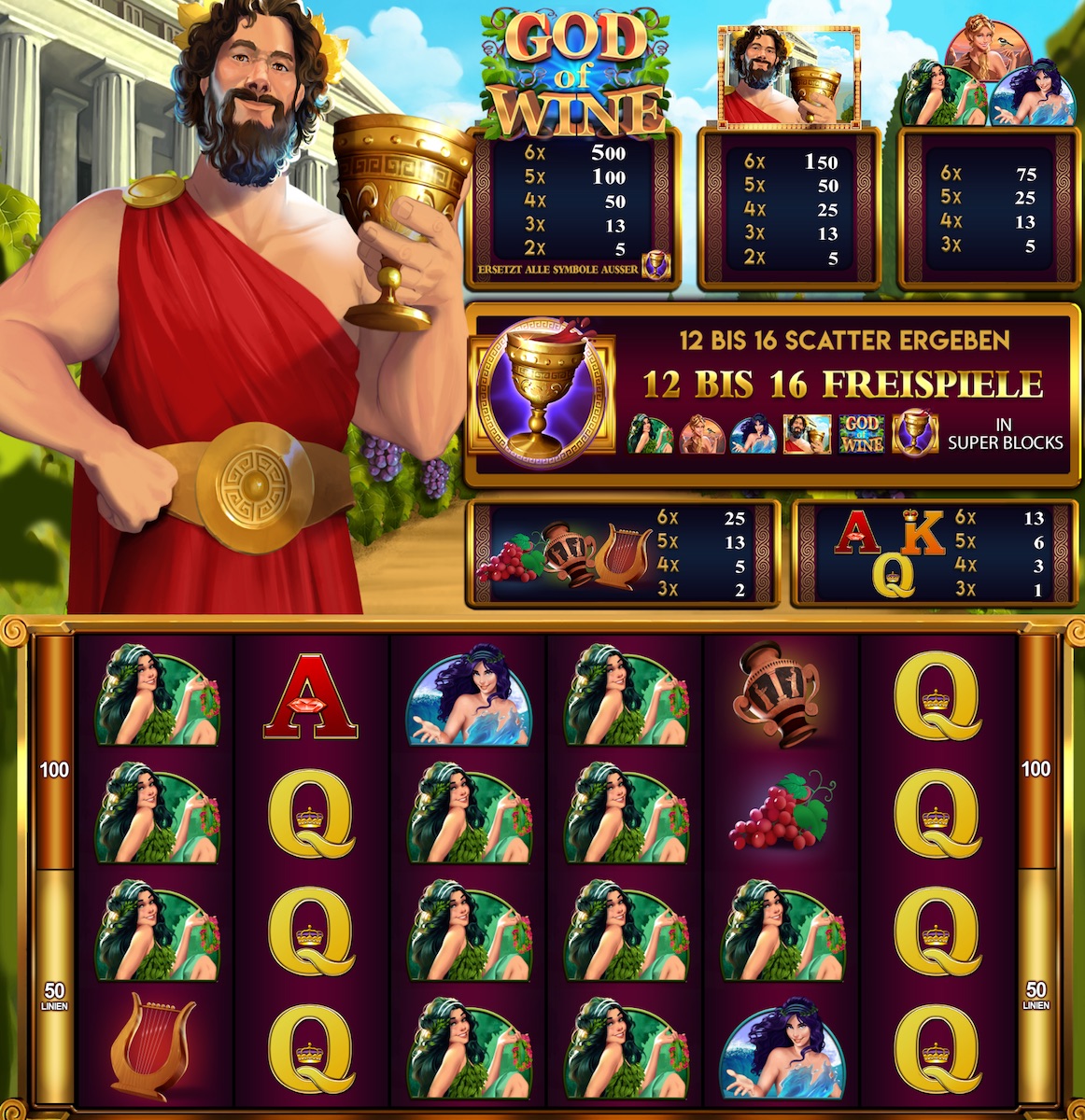Choose 50 Linien on the right side bar
Screen dimensions: 1085x1120
pyautogui.click(x=1036, y=995)
